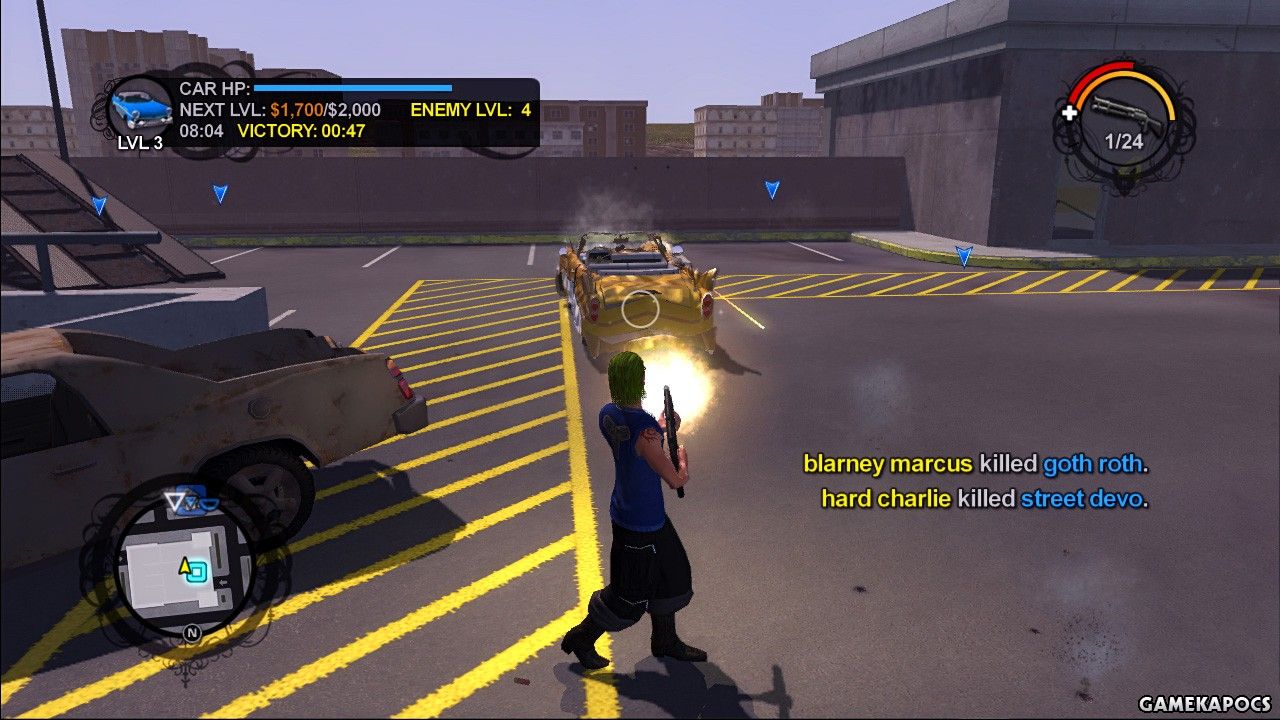This screenshot has height=720, width=1280.
Task: Select the cyan square marker on minimap
Action: [x=198, y=571]
